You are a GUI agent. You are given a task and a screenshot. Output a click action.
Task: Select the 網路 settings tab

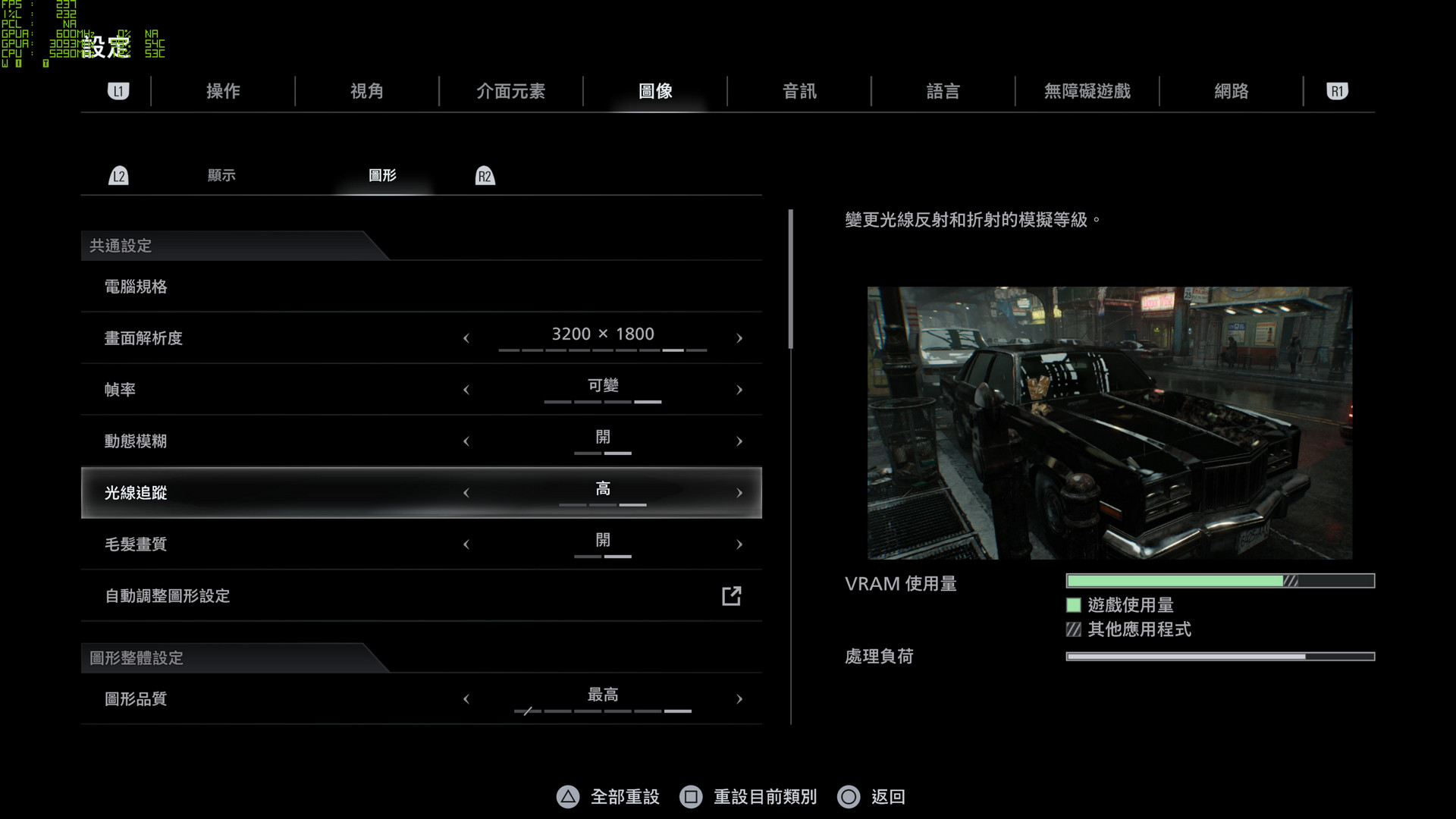1231,92
